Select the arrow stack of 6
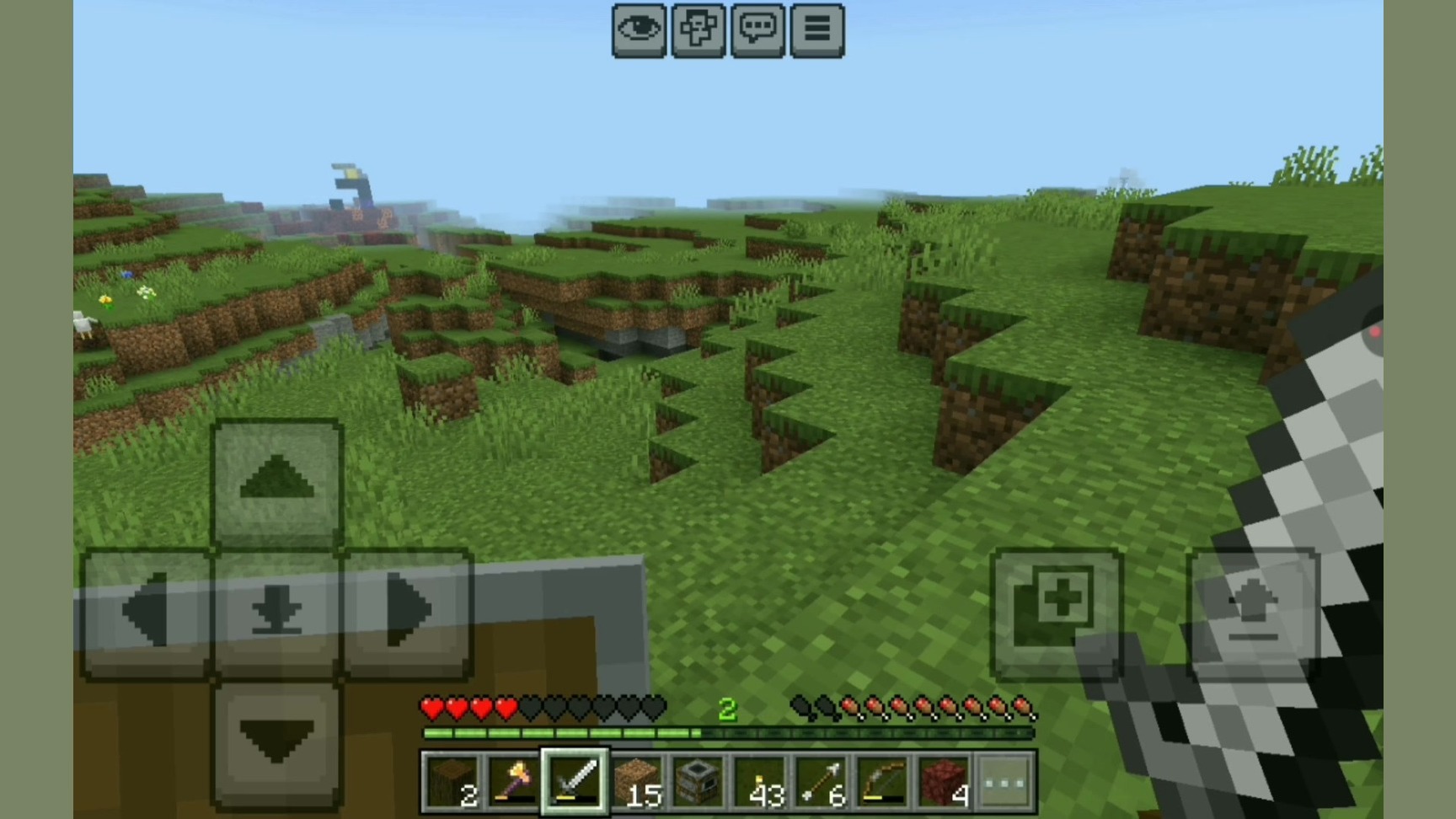The width and height of the screenshot is (1456, 819). 821,782
